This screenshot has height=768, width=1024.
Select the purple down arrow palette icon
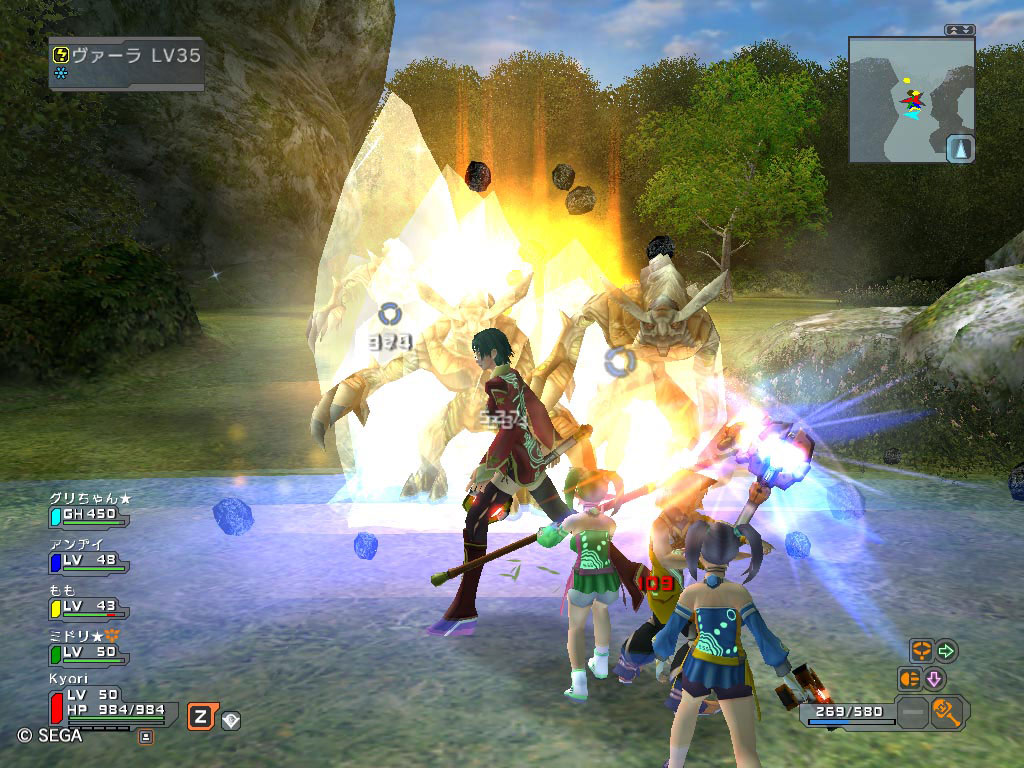tap(934, 679)
